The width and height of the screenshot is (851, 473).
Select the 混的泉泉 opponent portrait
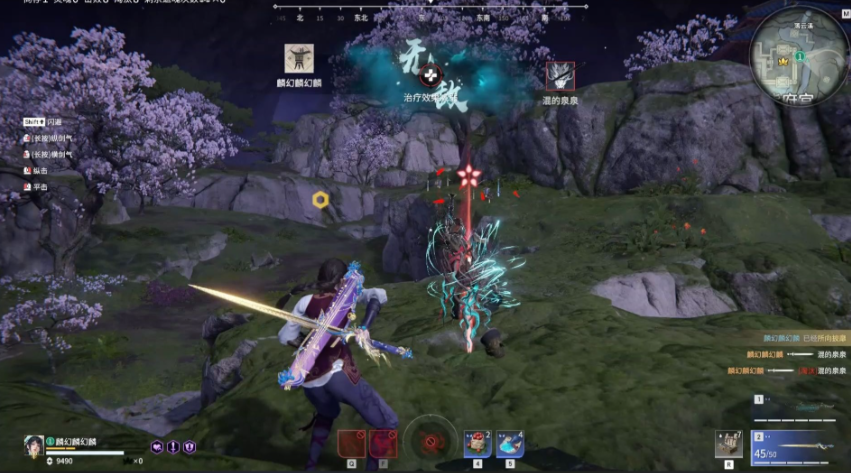click(x=560, y=75)
